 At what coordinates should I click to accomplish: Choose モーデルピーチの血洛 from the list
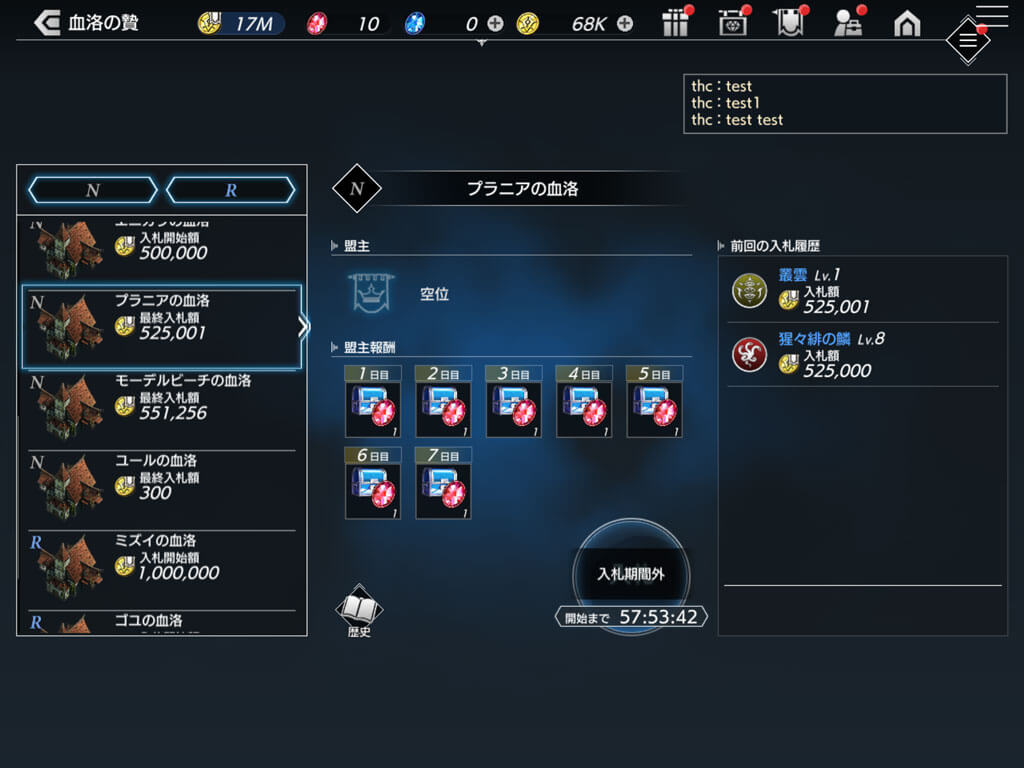(x=161, y=406)
